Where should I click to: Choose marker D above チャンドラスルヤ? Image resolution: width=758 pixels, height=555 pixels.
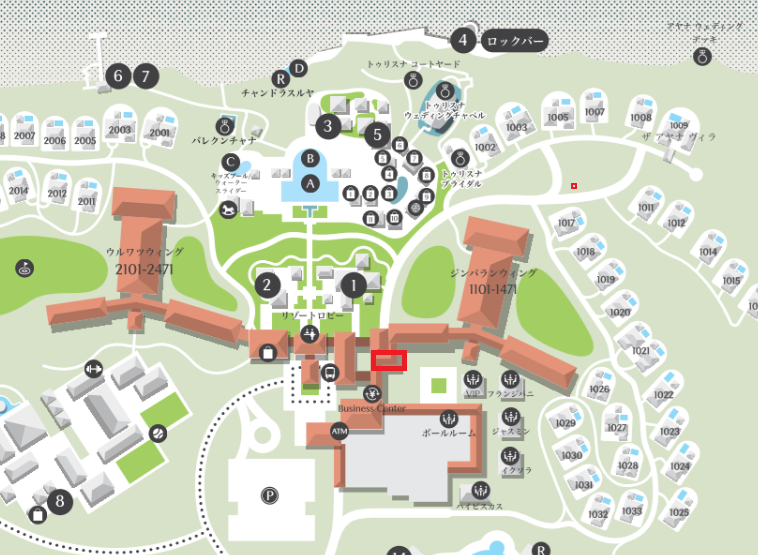coord(298,67)
